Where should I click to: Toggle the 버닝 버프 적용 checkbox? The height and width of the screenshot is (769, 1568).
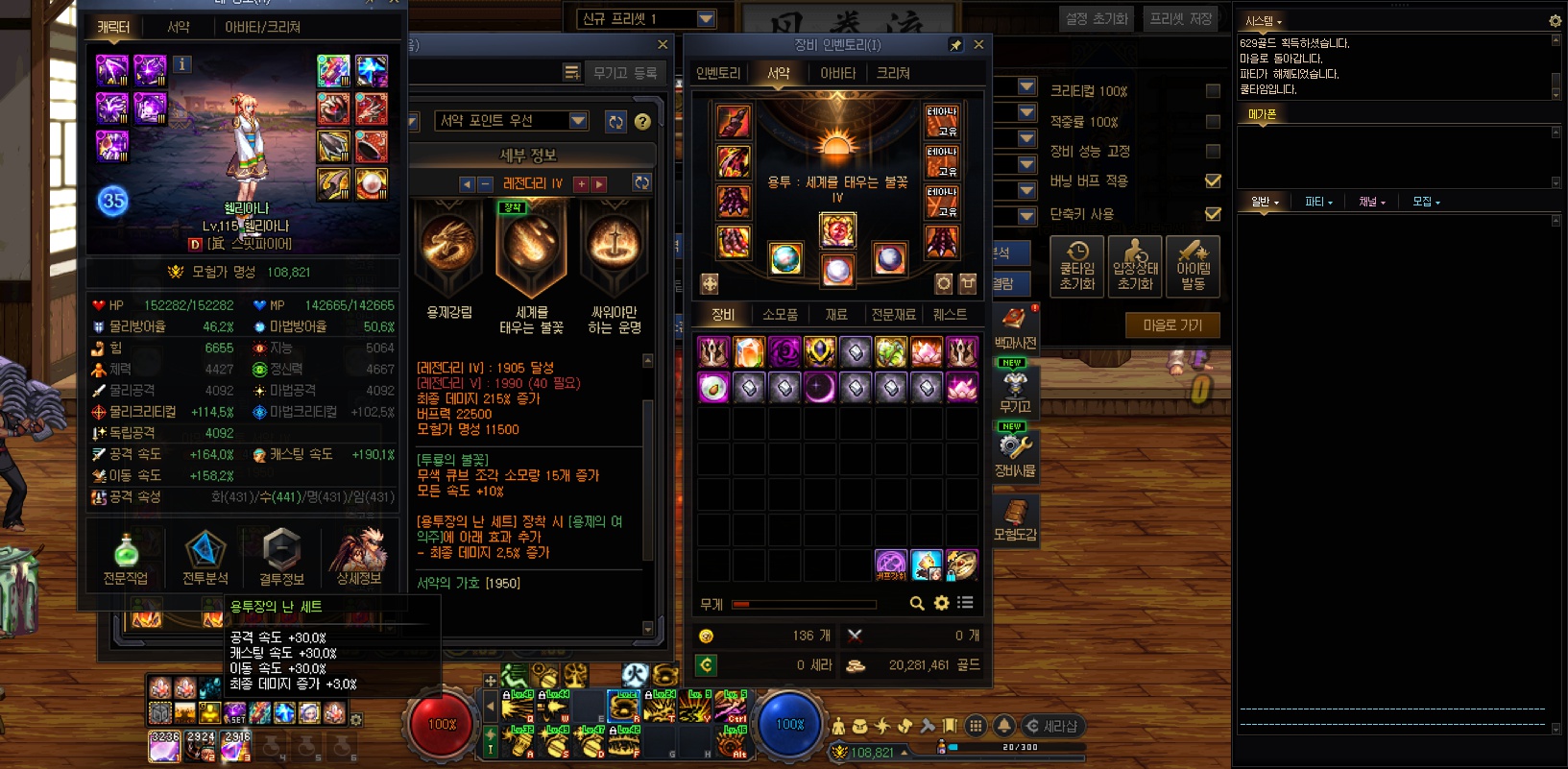click(1213, 180)
